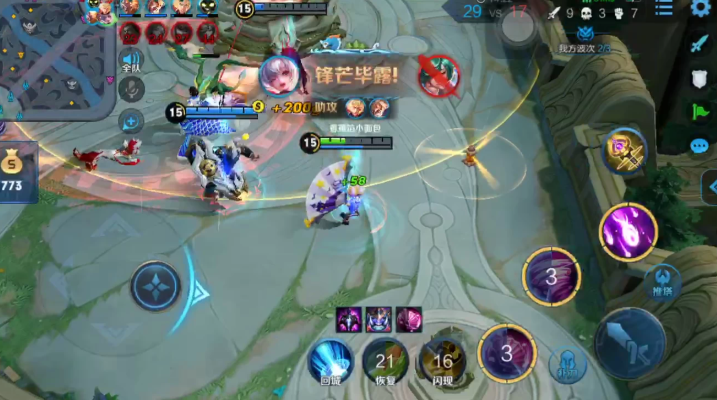The height and width of the screenshot is (400, 717).
Task: Open the chat speech-bubble button
Action: 700,146
